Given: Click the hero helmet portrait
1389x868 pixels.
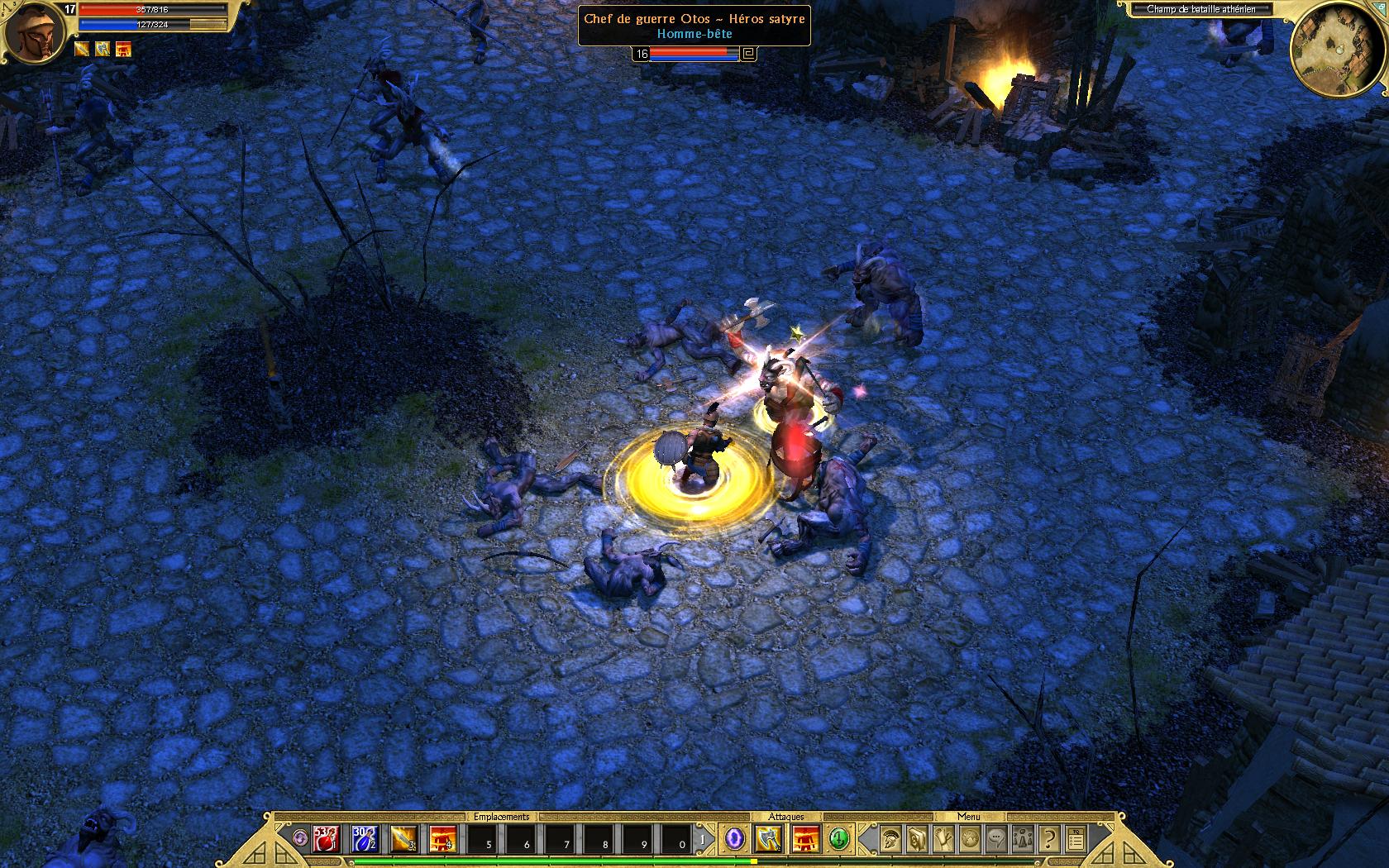Looking at the screenshot, I should [33, 33].
